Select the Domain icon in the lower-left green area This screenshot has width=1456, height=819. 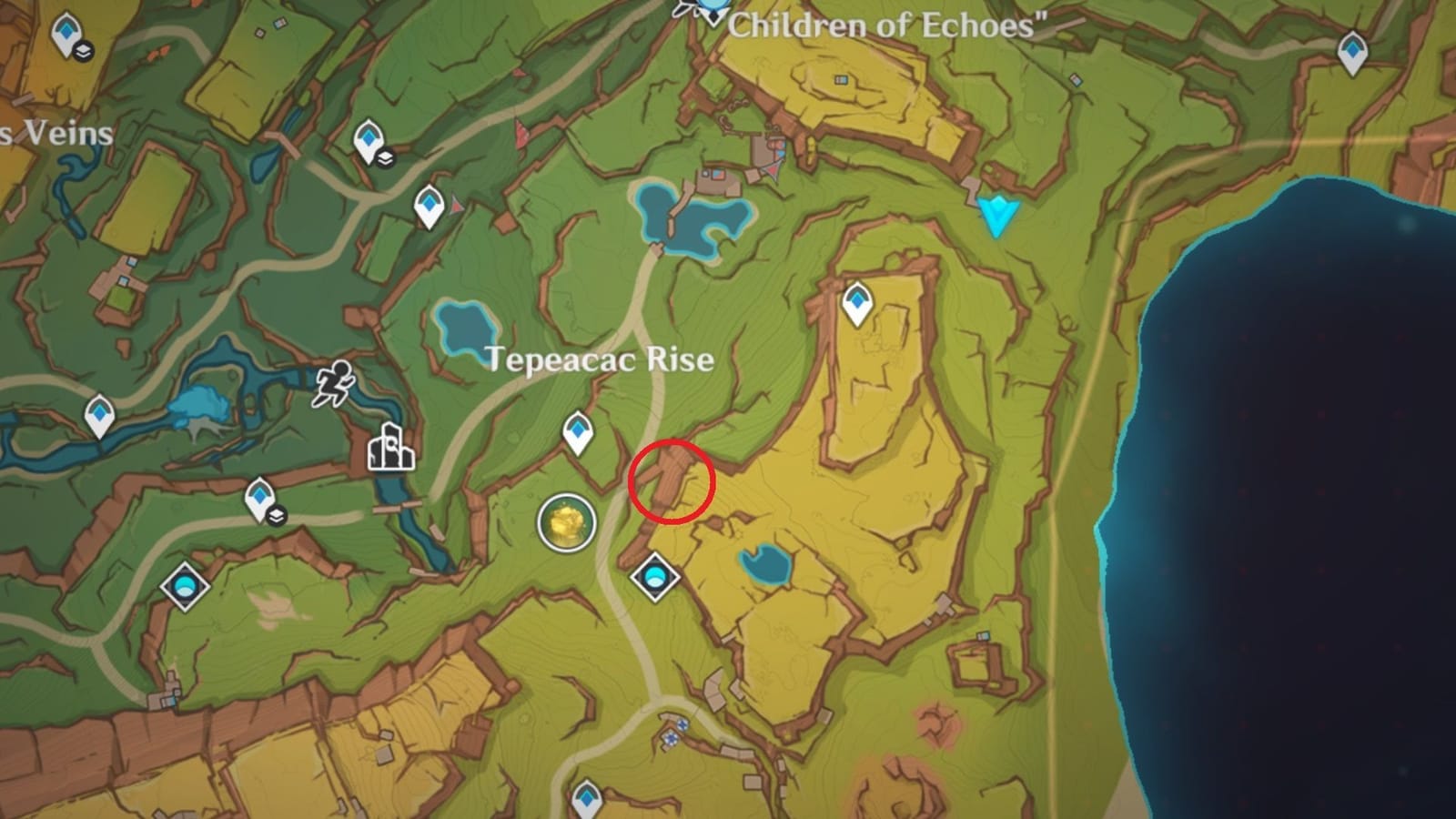click(x=183, y=589)
